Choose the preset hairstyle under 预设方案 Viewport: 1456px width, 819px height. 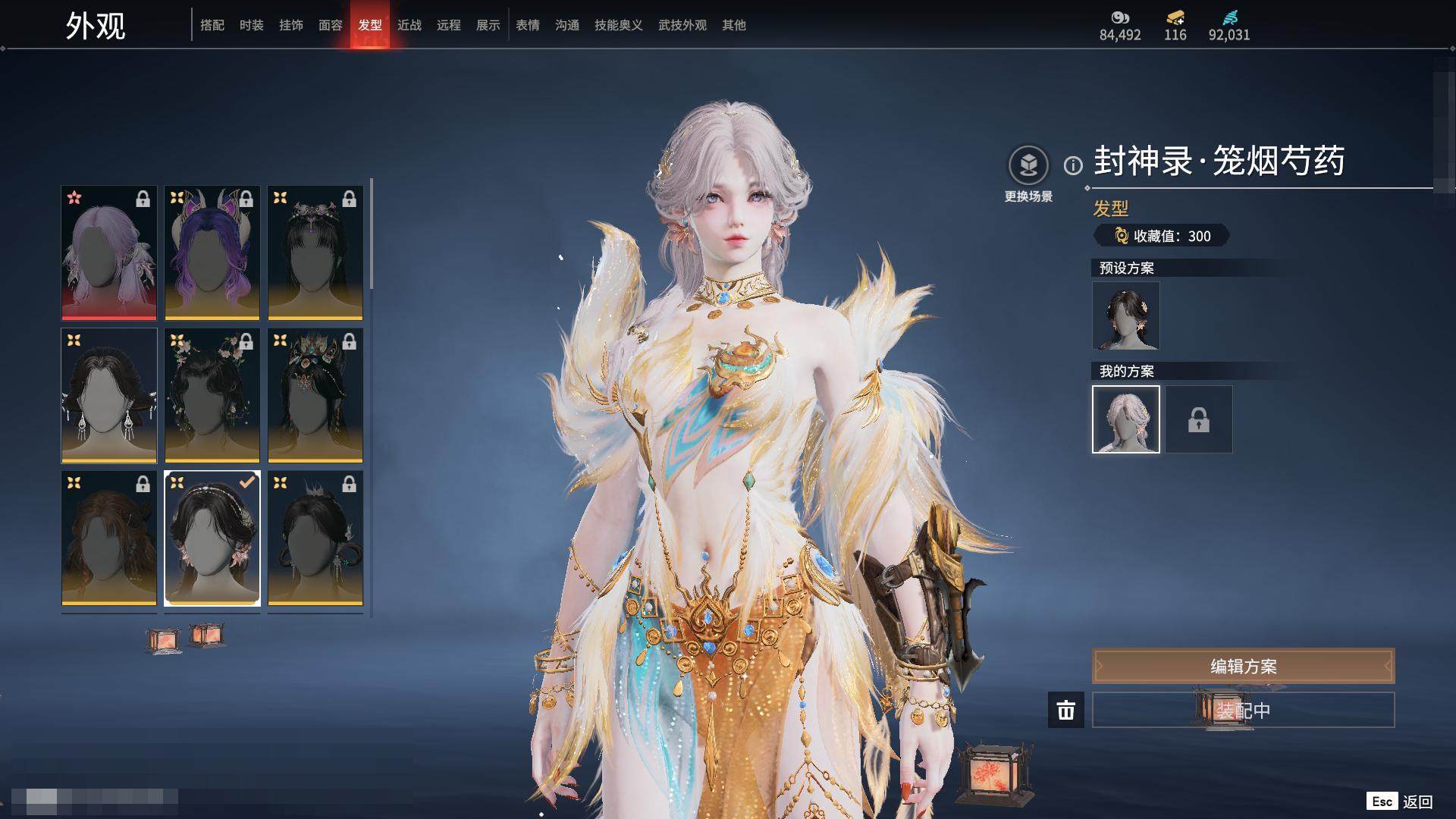pos(1126,315)
